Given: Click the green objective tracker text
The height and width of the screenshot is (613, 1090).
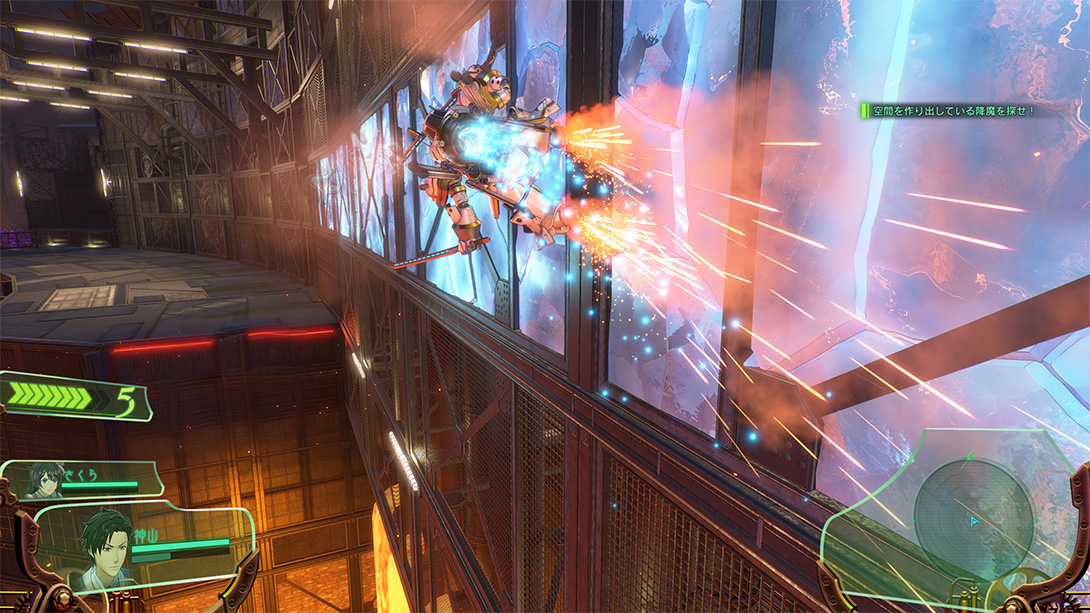Looking at the screenshot, I should point(950,111).
